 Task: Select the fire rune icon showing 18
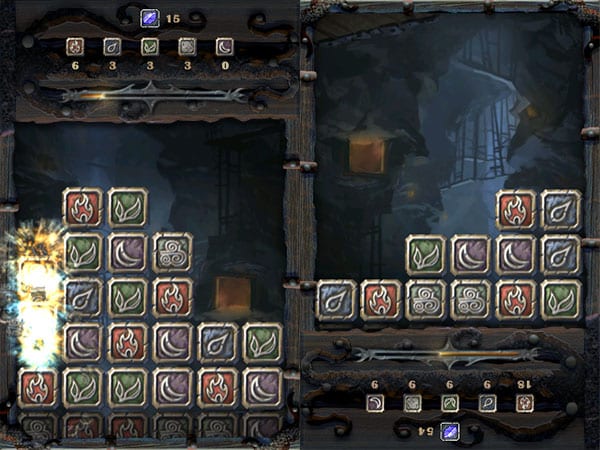point(525,403)
